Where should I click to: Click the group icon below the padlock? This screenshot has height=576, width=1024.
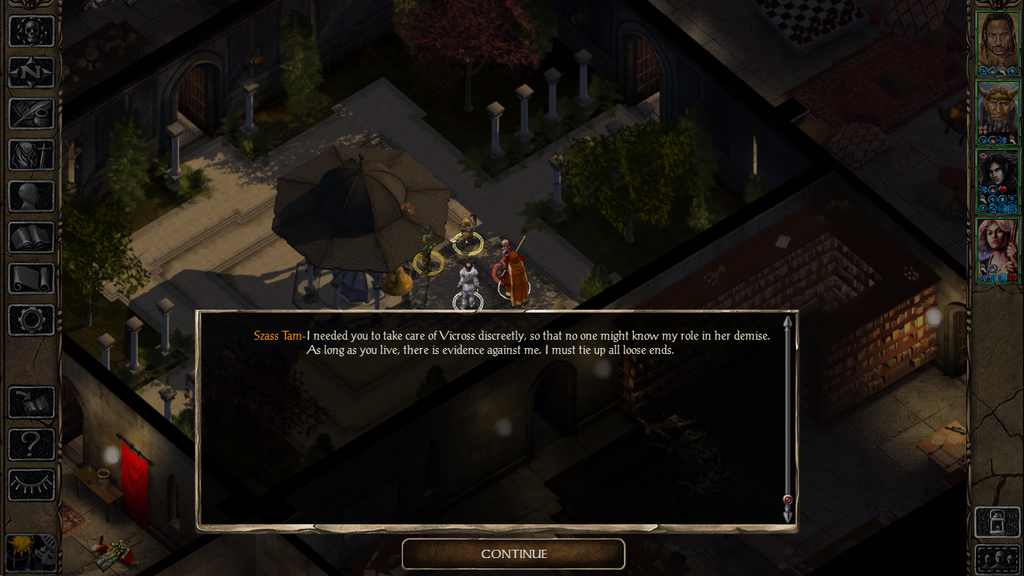point(997,558)
